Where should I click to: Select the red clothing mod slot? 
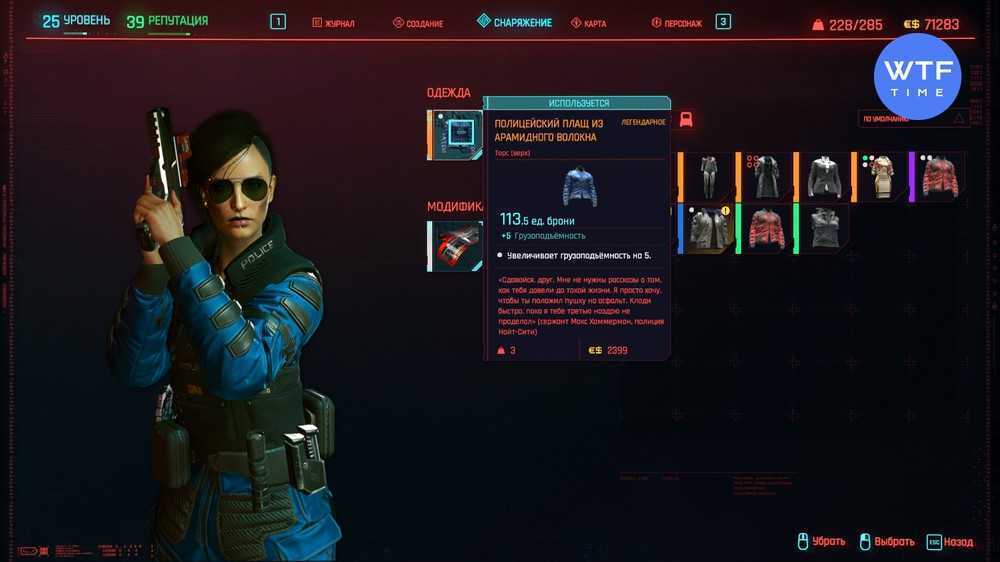457,247
